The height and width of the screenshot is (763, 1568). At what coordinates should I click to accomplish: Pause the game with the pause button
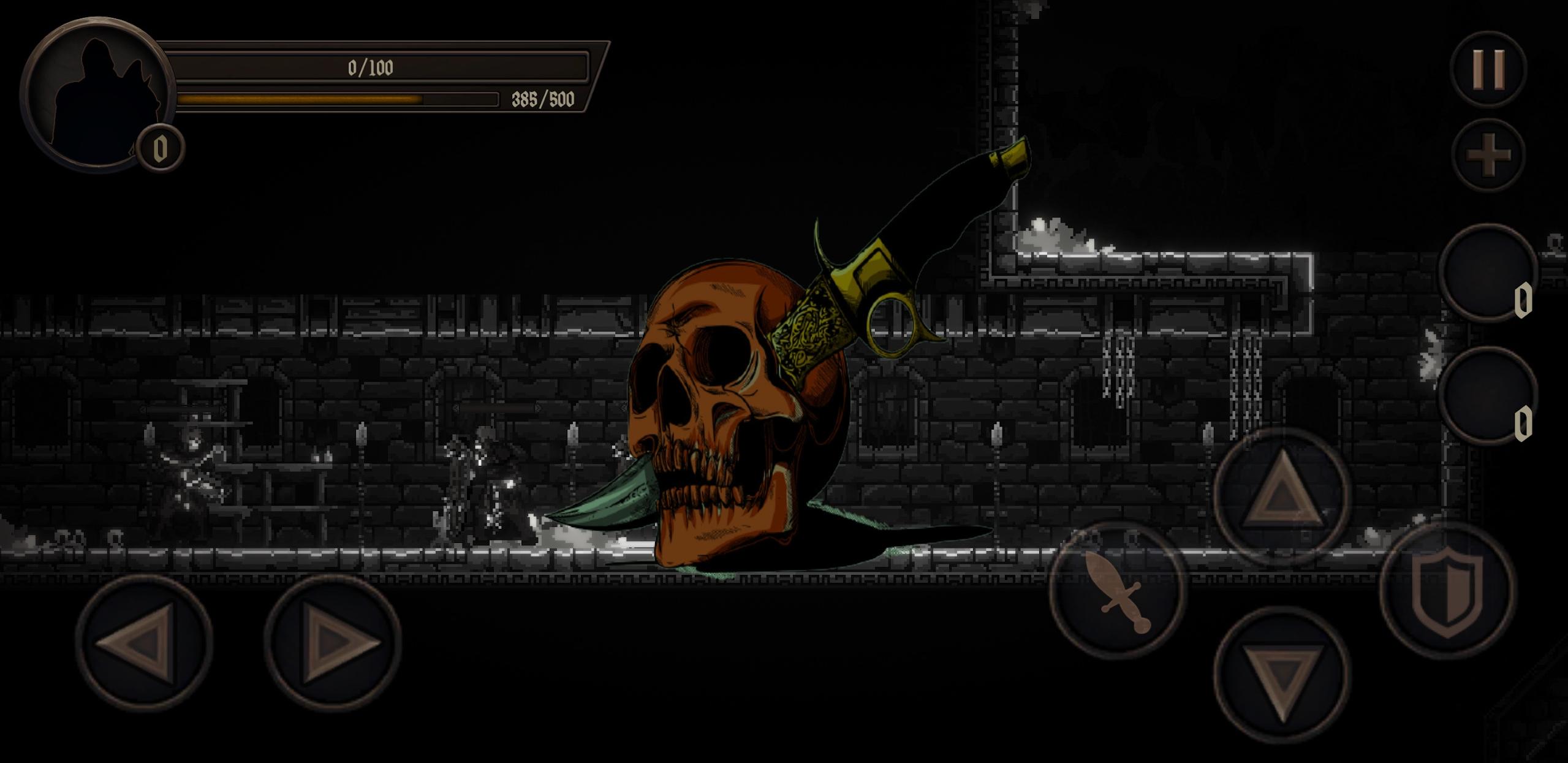point(1488,69)
